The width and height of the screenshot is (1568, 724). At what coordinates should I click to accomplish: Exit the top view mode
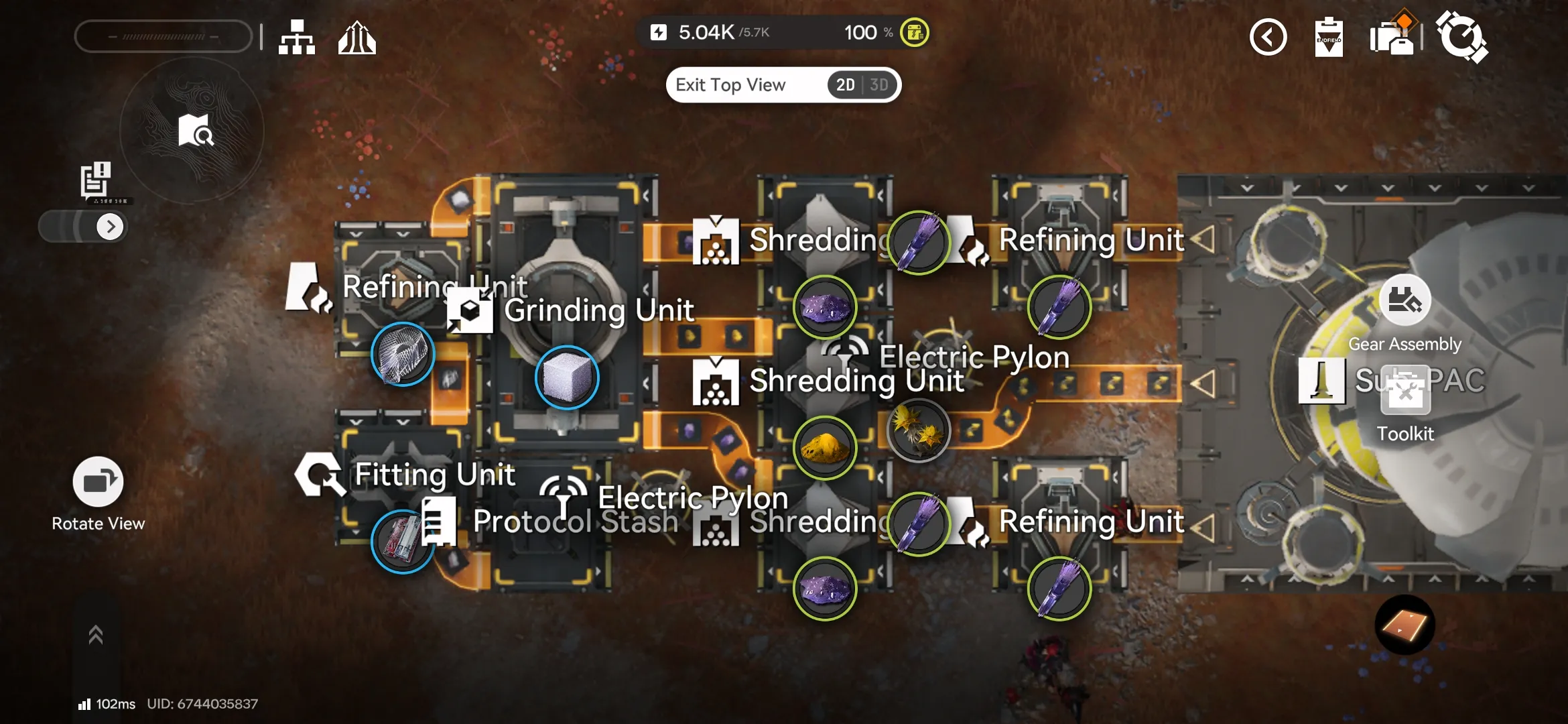[x=730, y=85]
